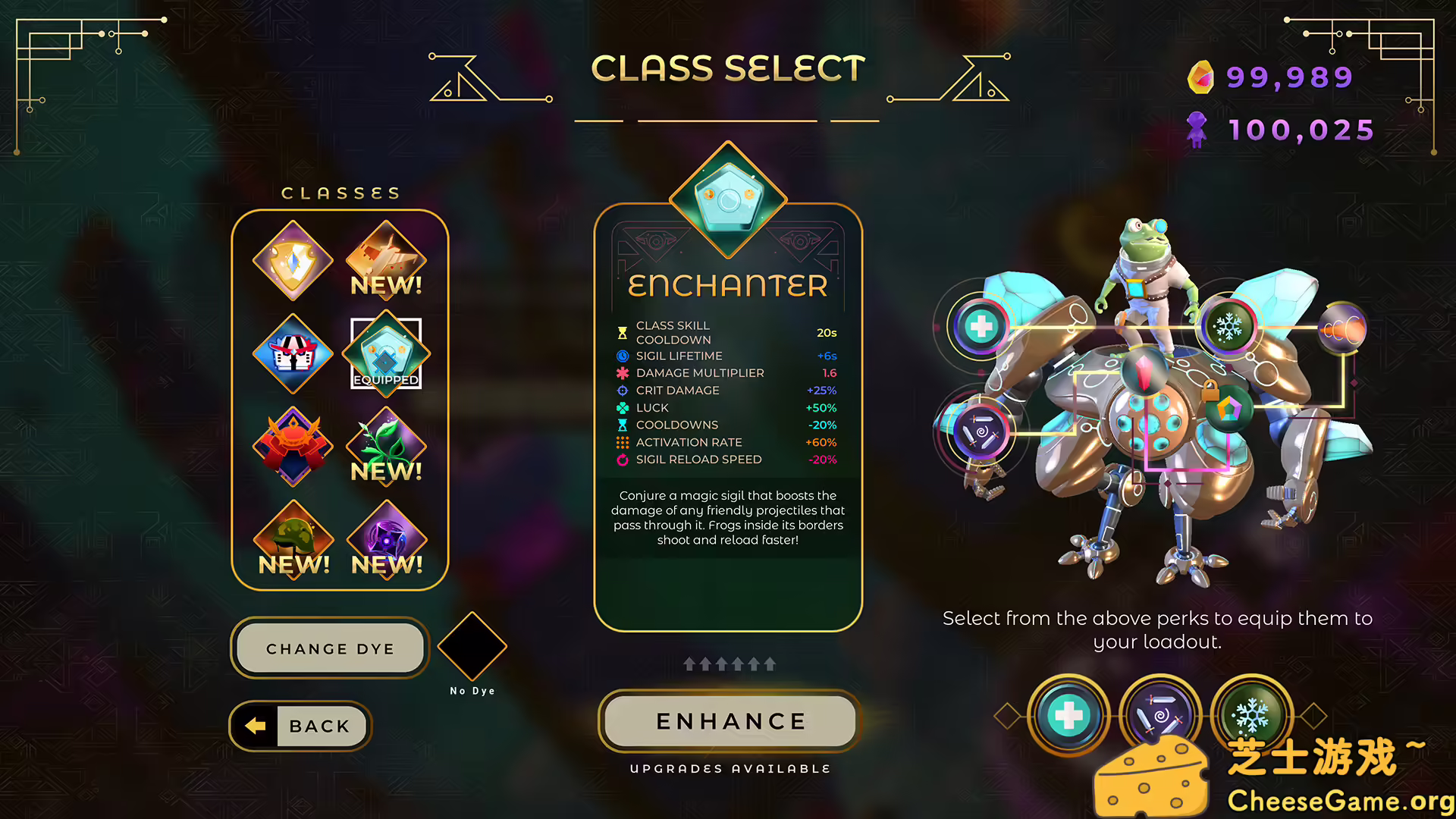Choose the new green plant sprout class

386,446
